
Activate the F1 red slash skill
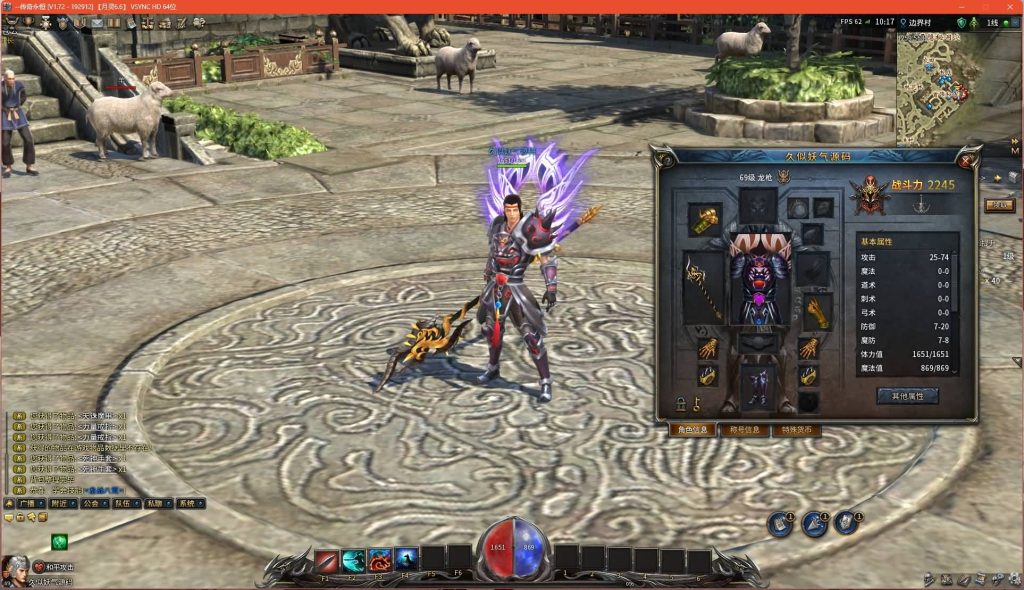point(326,560)
